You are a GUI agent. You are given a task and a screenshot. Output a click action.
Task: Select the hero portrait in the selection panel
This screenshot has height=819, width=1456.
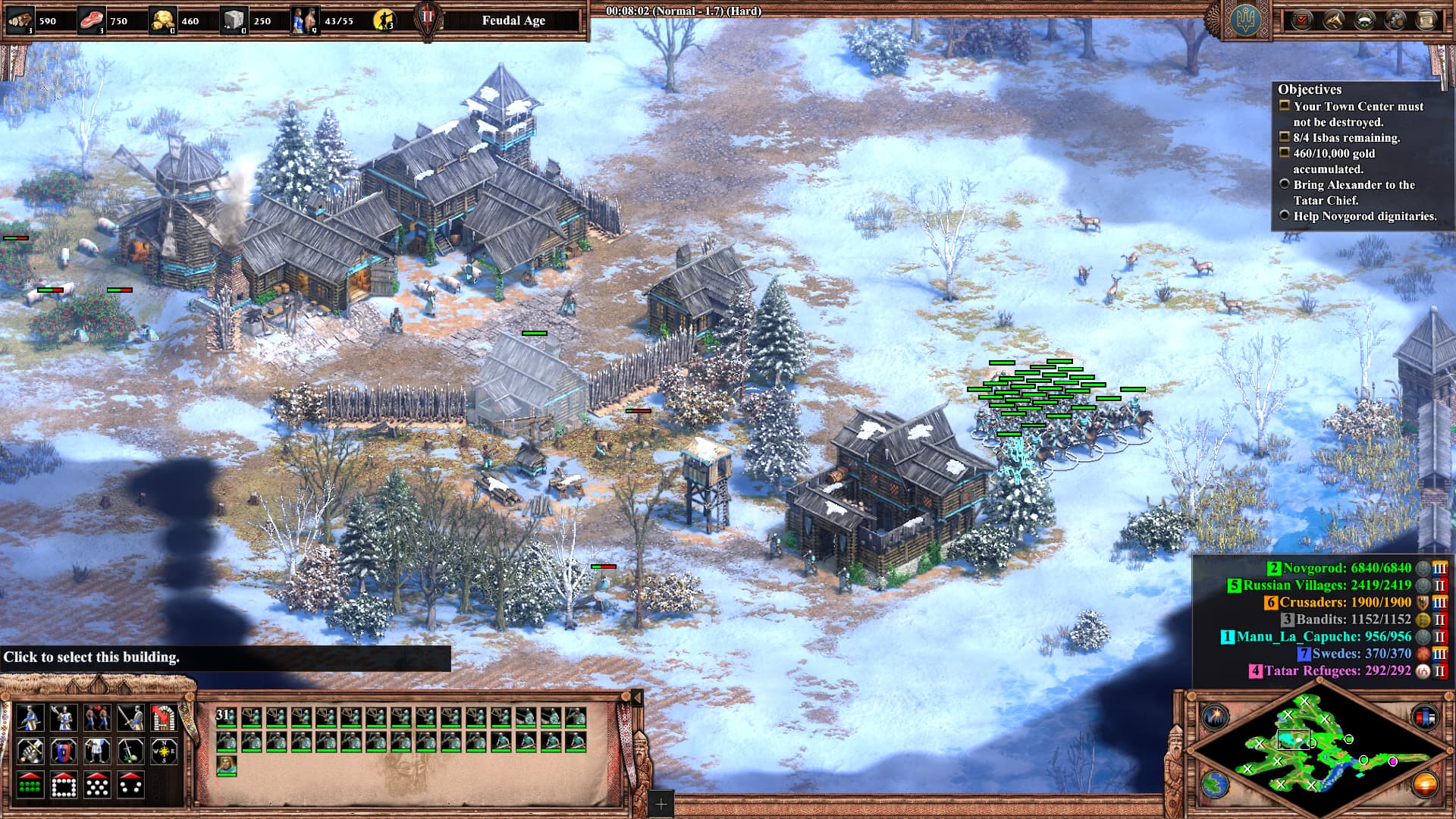coord(226,764)
